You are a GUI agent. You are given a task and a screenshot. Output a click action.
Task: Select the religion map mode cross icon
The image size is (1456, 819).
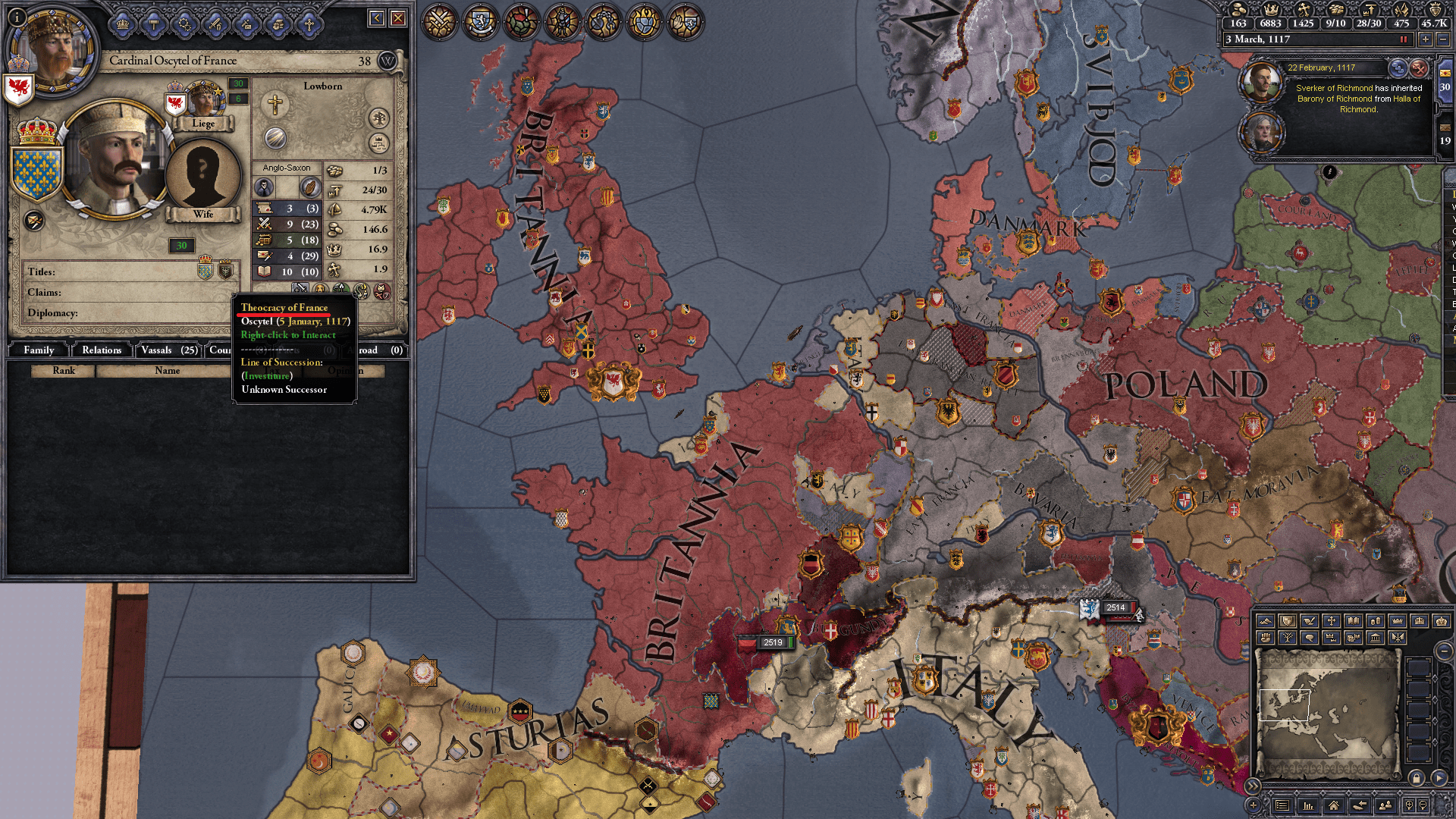pos(1331,622)
